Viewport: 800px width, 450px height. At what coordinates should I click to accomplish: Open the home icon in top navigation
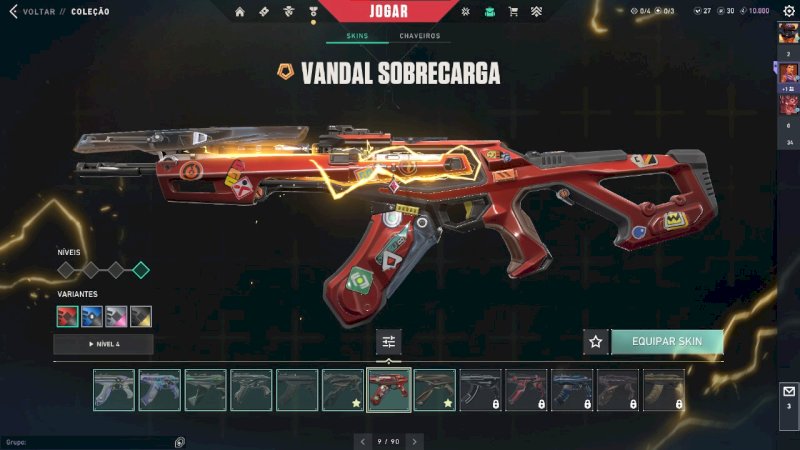pyautogui.click(x=240, y=12)
